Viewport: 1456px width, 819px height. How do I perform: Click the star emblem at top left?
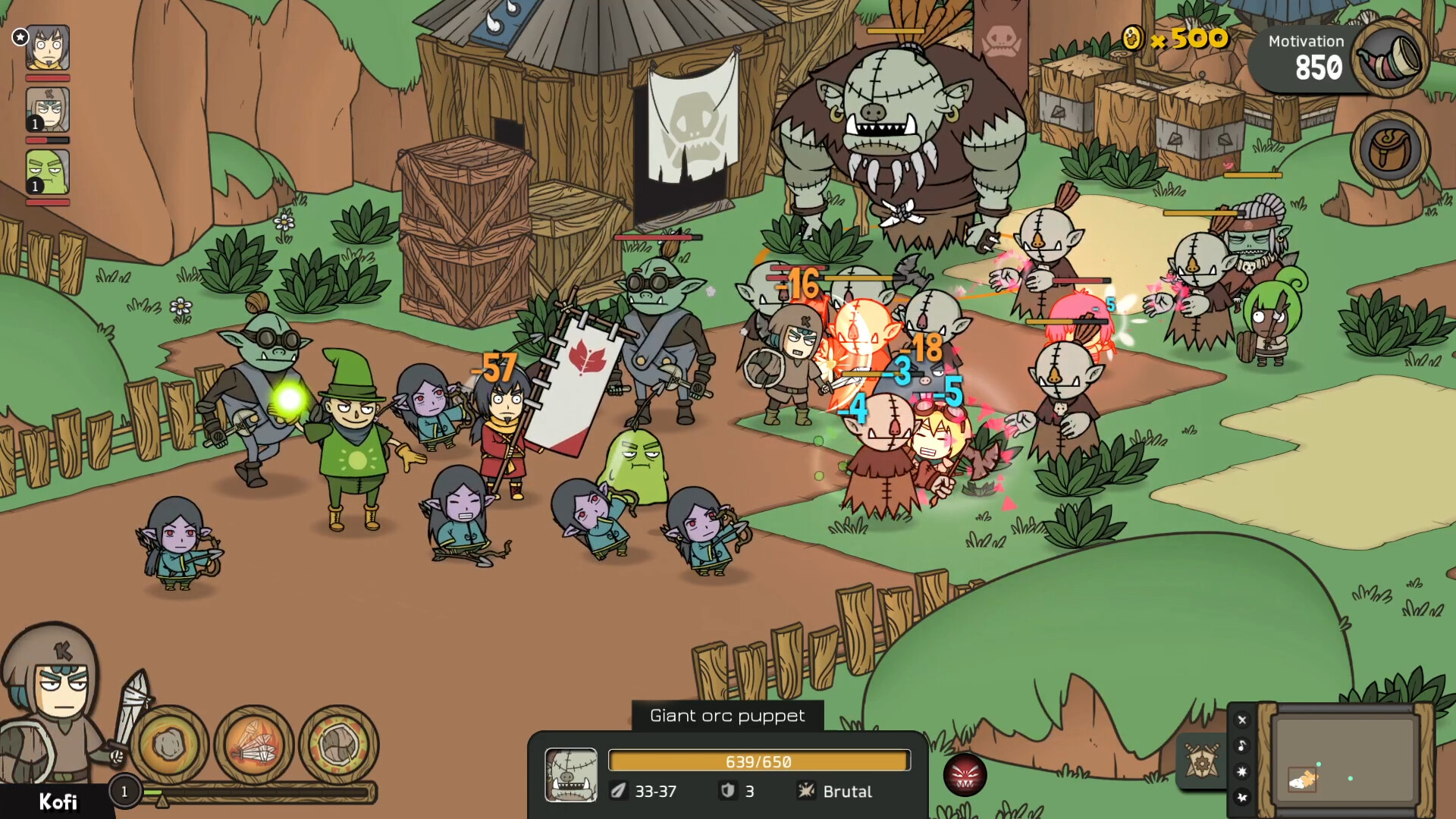19,37
